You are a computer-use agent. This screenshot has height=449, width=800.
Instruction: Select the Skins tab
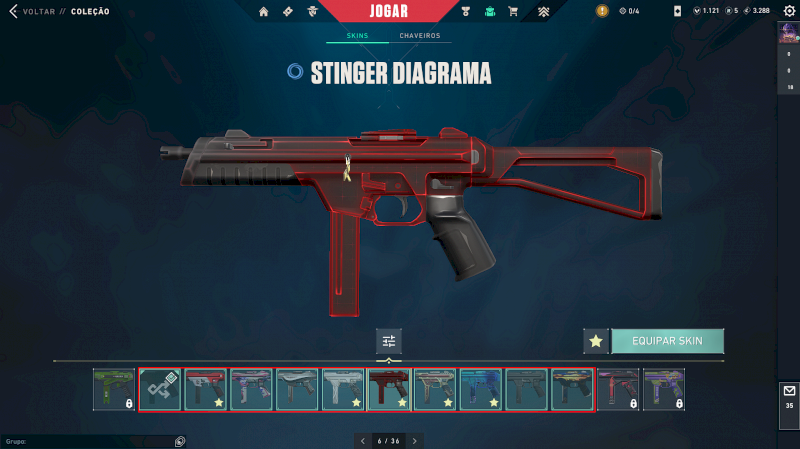[357, 36]
